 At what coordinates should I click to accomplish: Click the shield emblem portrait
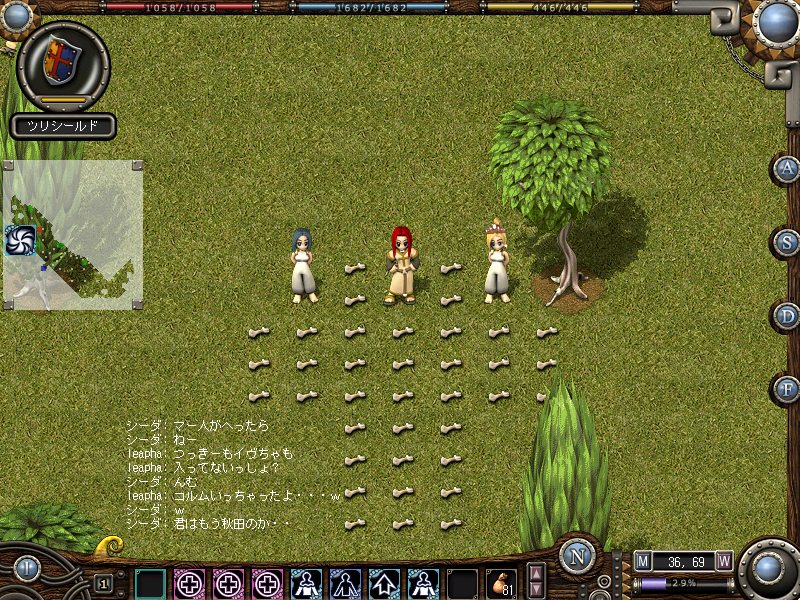point(62,62)
